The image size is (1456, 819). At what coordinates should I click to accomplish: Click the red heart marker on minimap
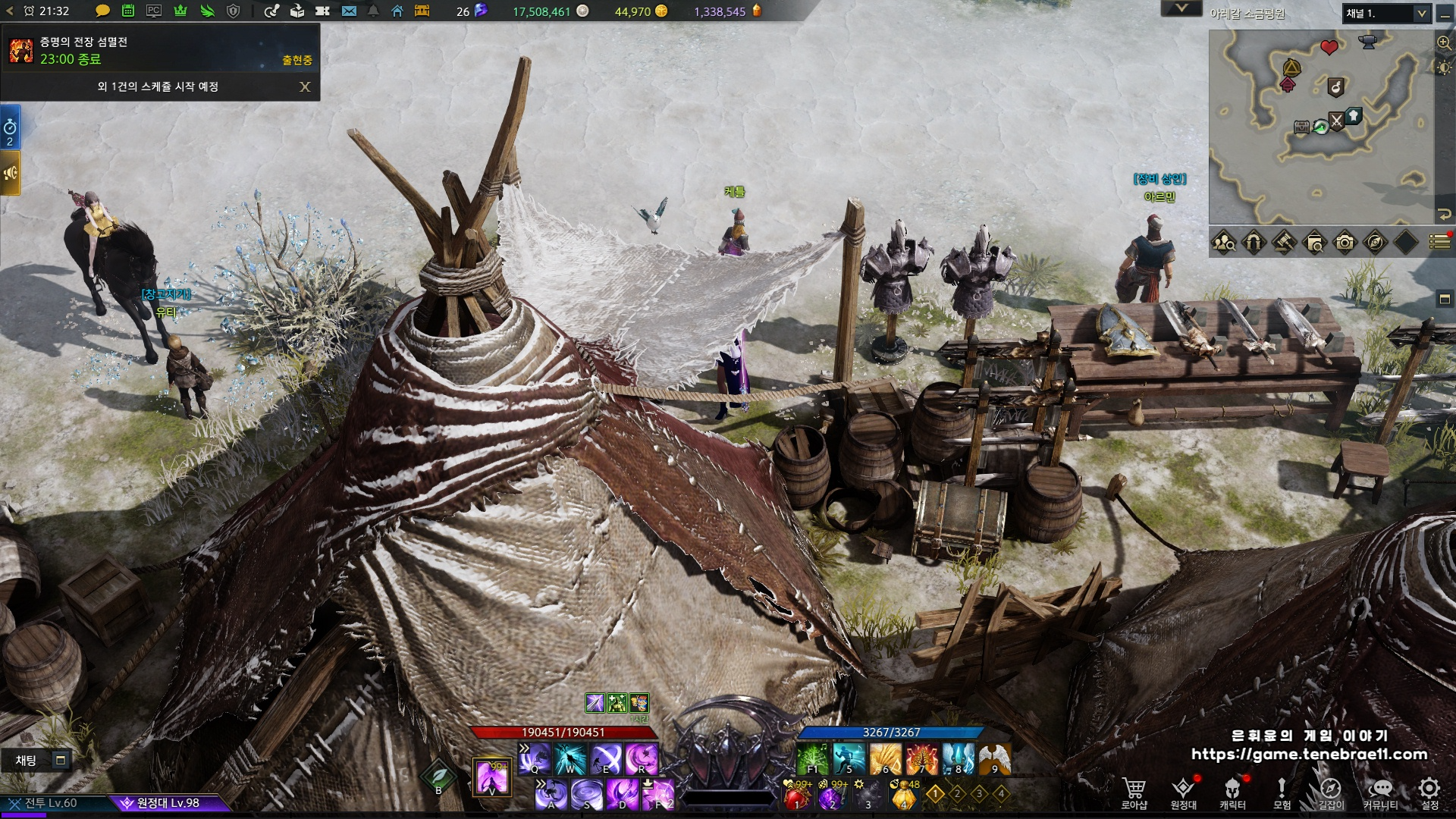[1329, 47]
